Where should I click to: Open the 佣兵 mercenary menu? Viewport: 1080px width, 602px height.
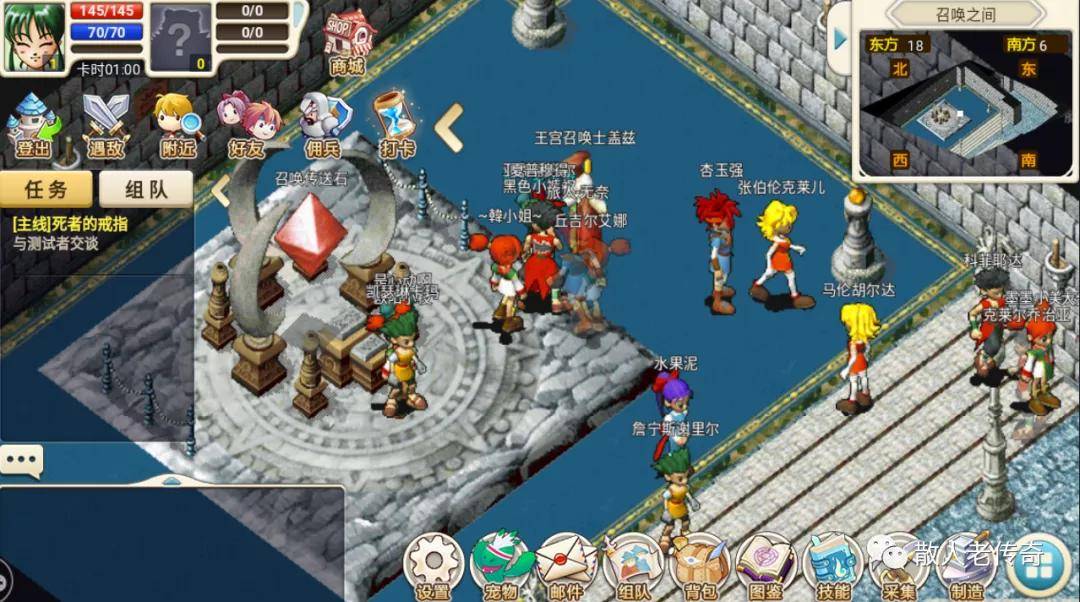tap(325, 125)
